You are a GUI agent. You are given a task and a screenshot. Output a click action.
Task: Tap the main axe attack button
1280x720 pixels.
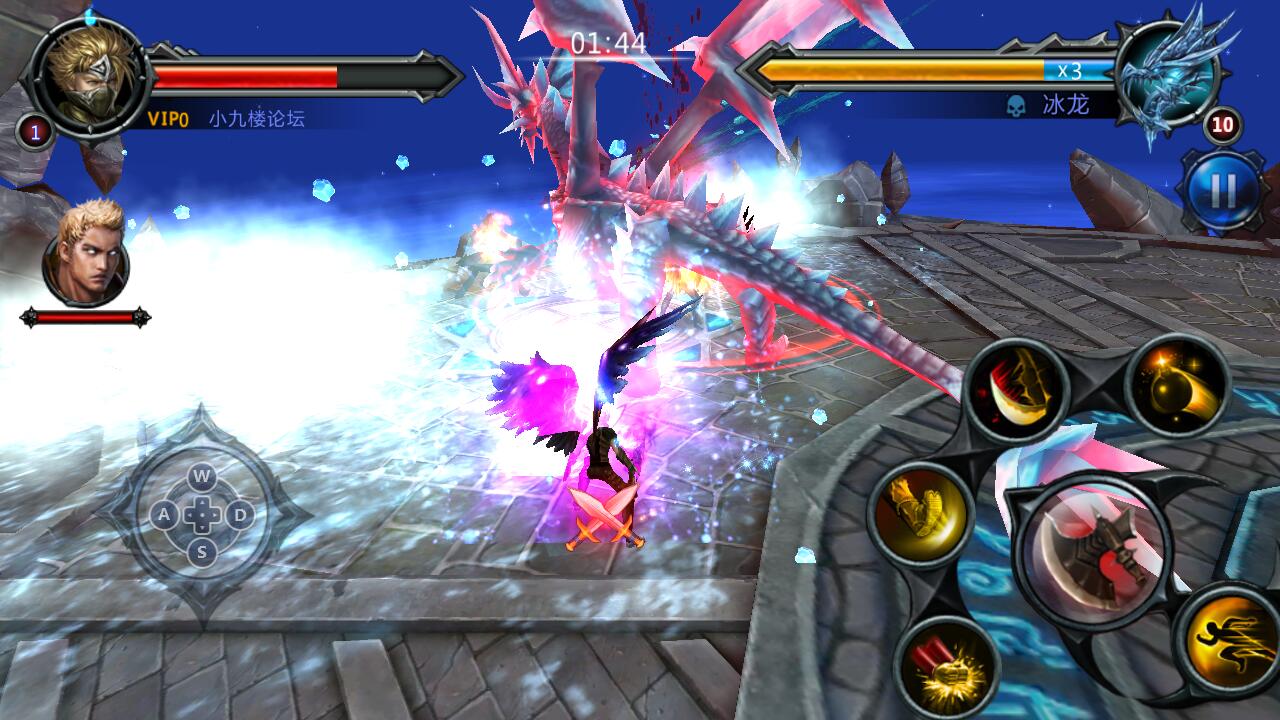pos(1091,552)
